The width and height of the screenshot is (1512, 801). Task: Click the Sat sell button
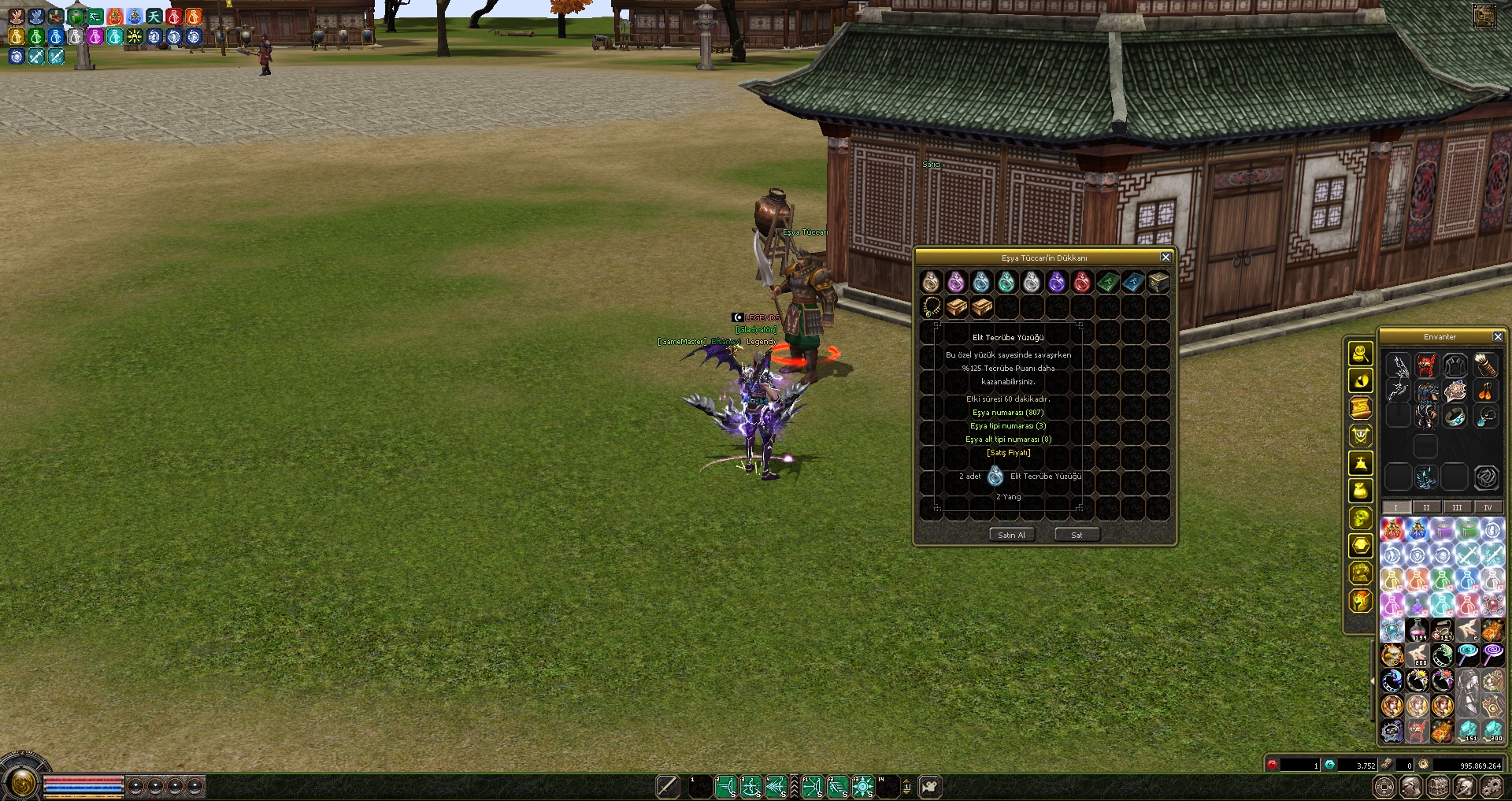[x=1077, y=535]
